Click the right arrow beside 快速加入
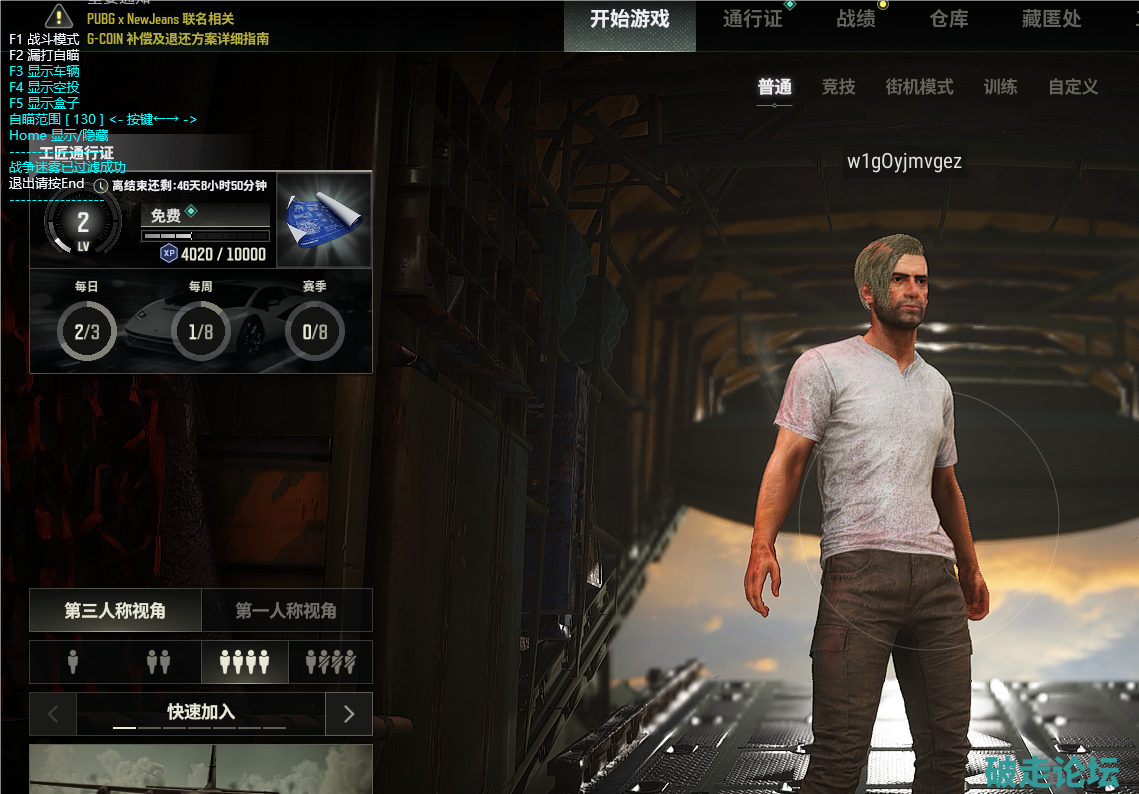The image size is (1139, 794). 349,713
